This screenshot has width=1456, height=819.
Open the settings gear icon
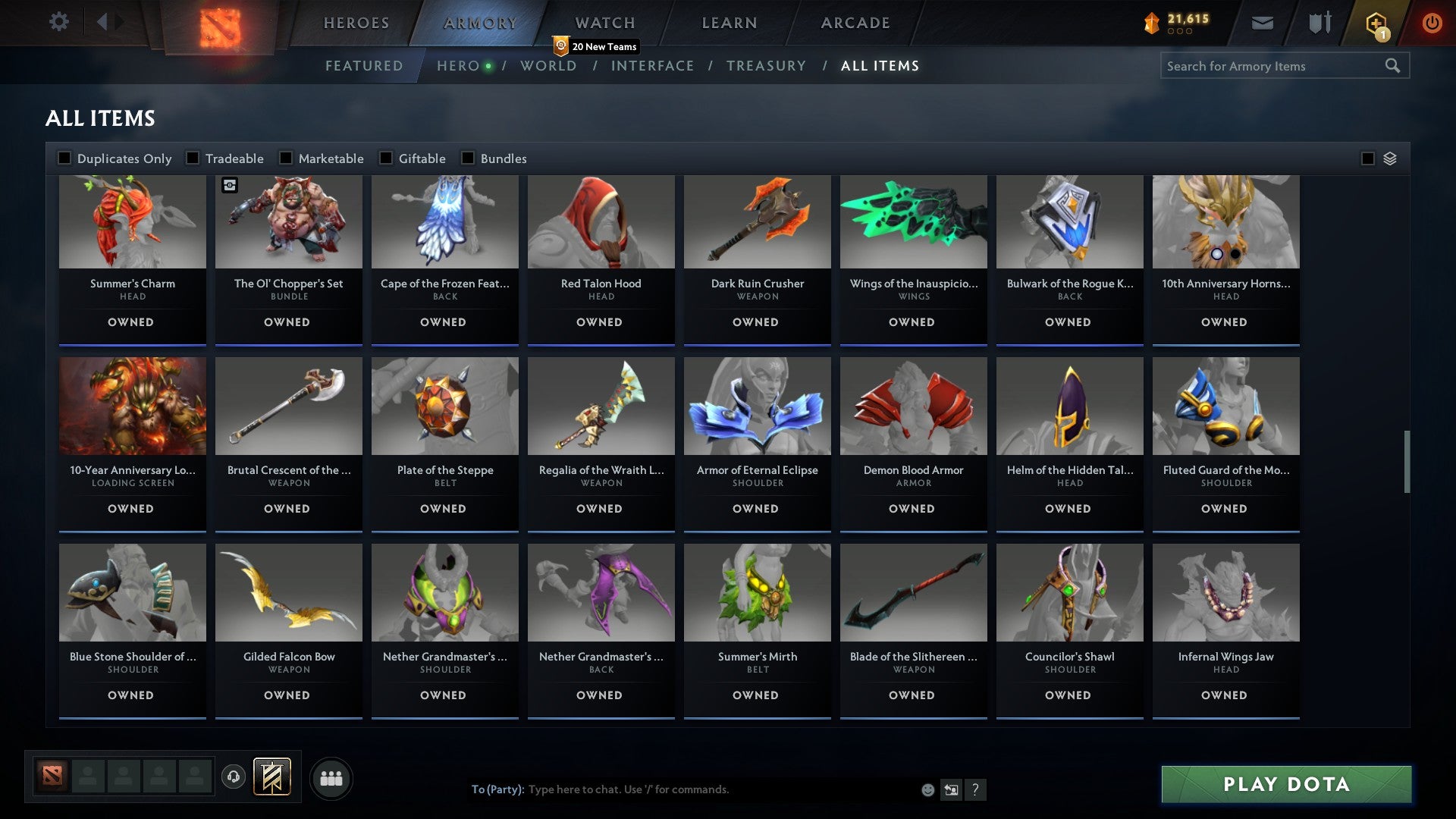[59, 22]
